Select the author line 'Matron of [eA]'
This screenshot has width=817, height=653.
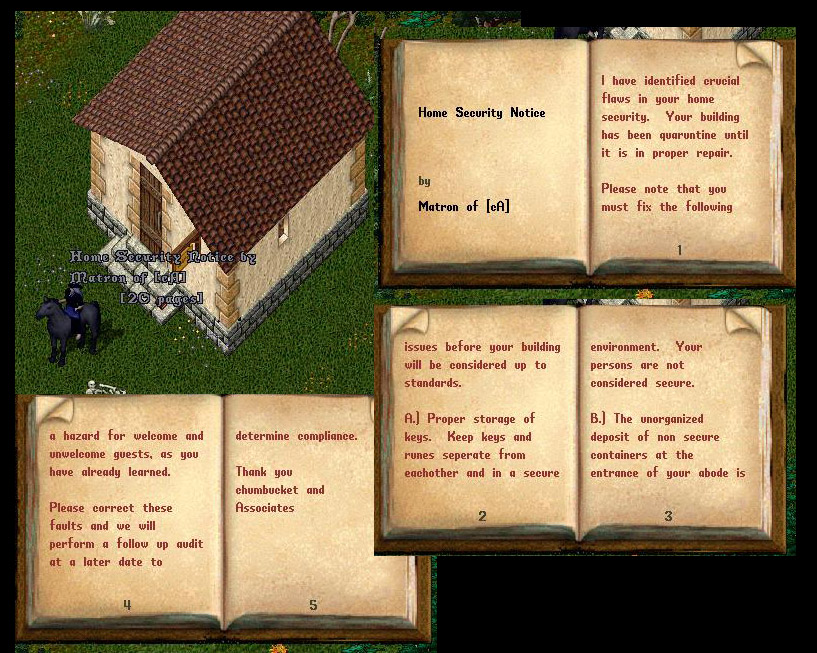pos(463,207)
